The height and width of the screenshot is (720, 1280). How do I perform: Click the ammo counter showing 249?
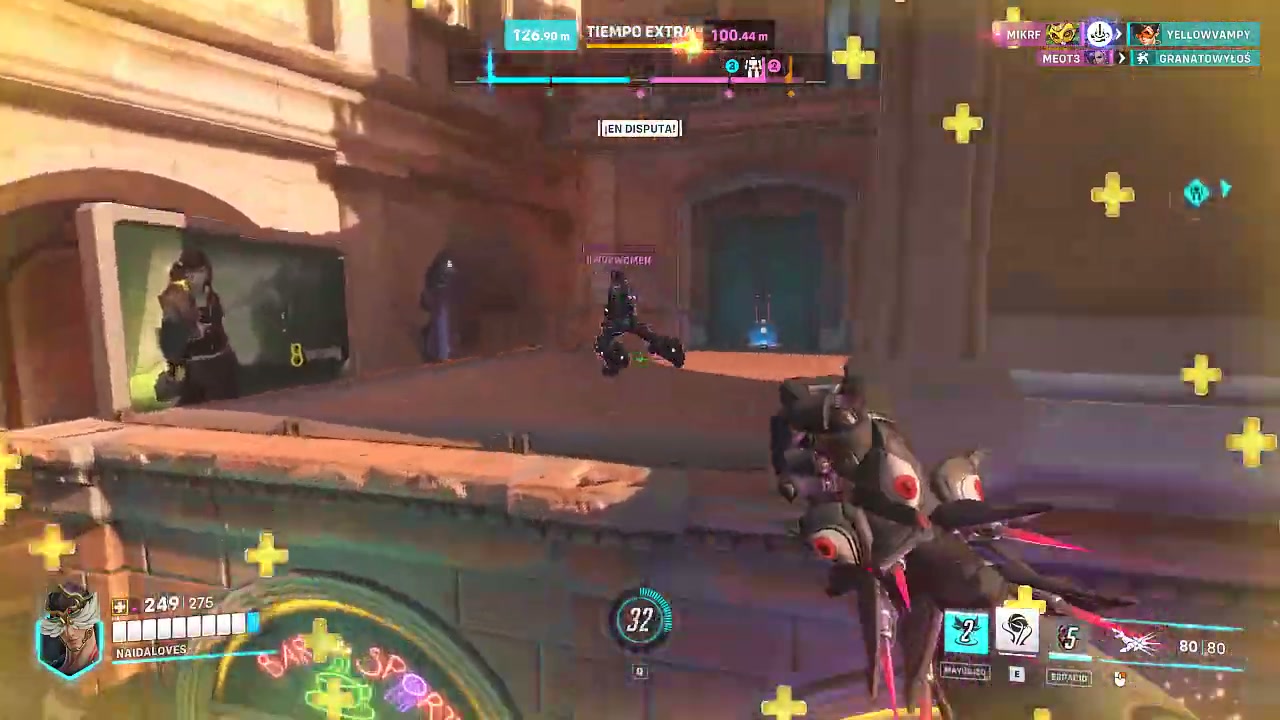coord(161,604)
